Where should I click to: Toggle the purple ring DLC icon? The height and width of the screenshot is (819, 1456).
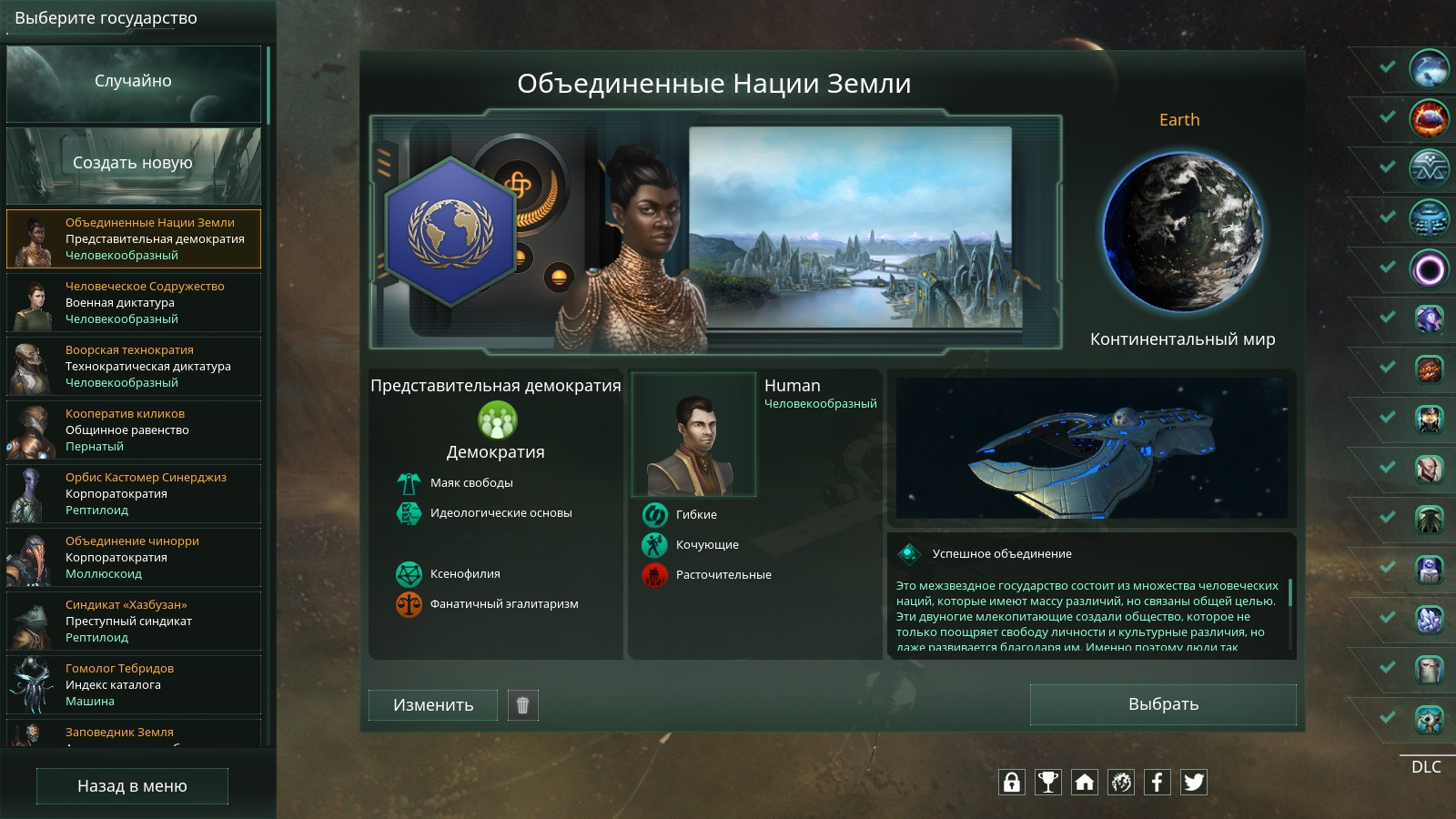click(1429, 269)
